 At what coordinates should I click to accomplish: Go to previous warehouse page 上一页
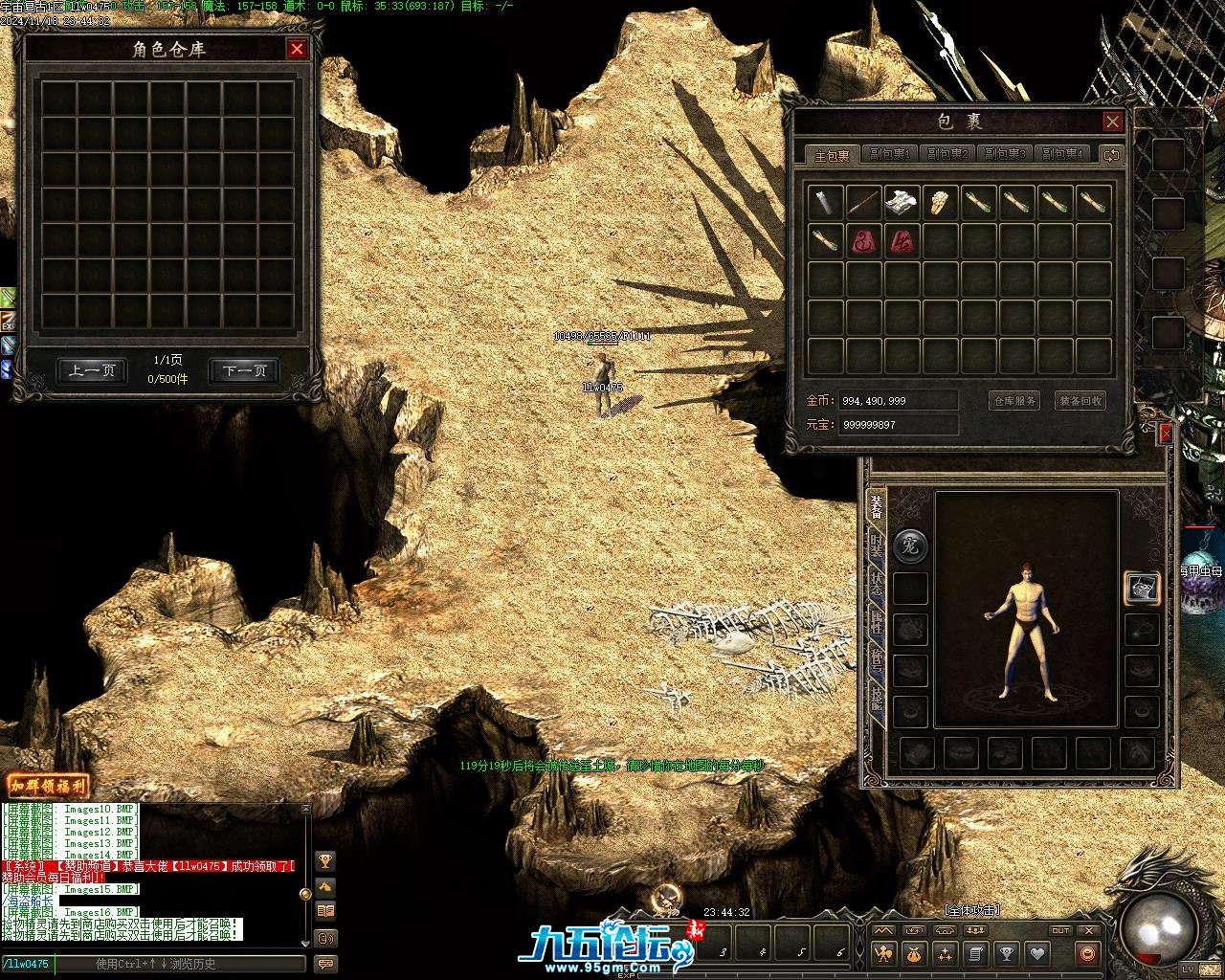(92, 370)
